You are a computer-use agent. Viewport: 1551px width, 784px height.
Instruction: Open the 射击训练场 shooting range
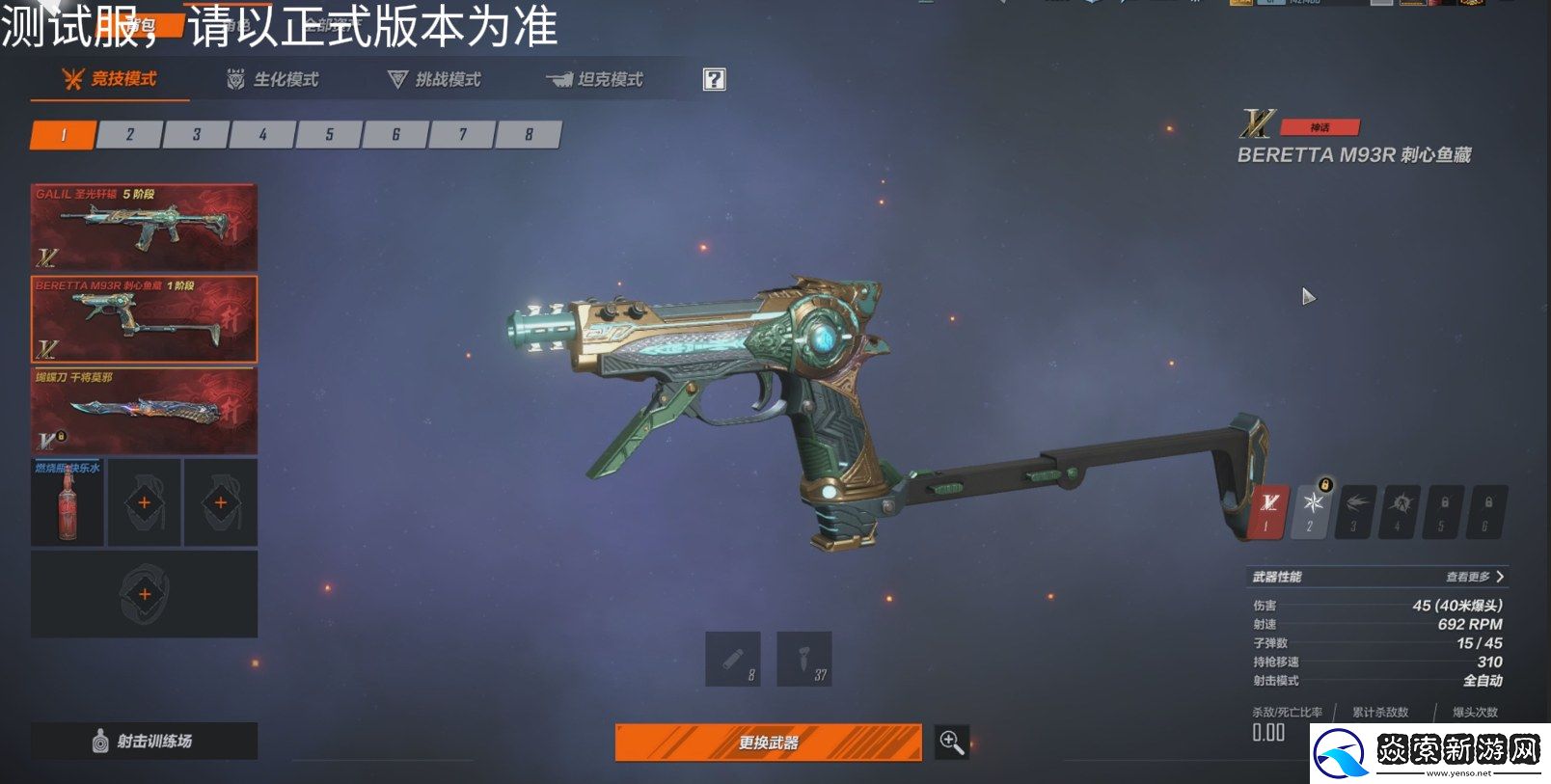coord(143,743)
